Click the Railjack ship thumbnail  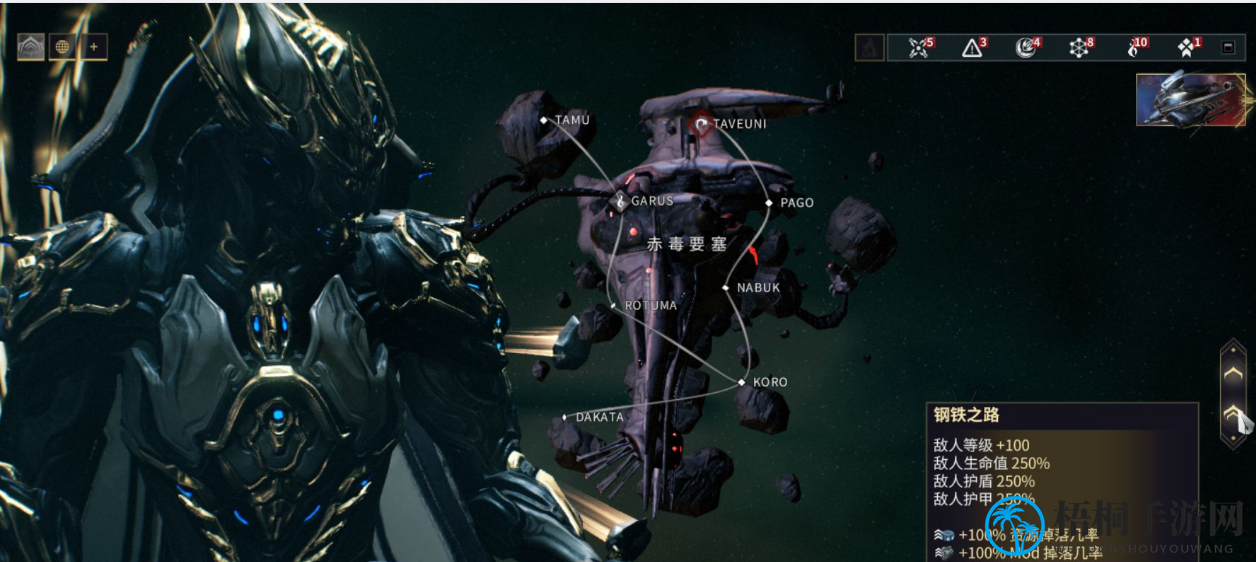(1189, 98)
